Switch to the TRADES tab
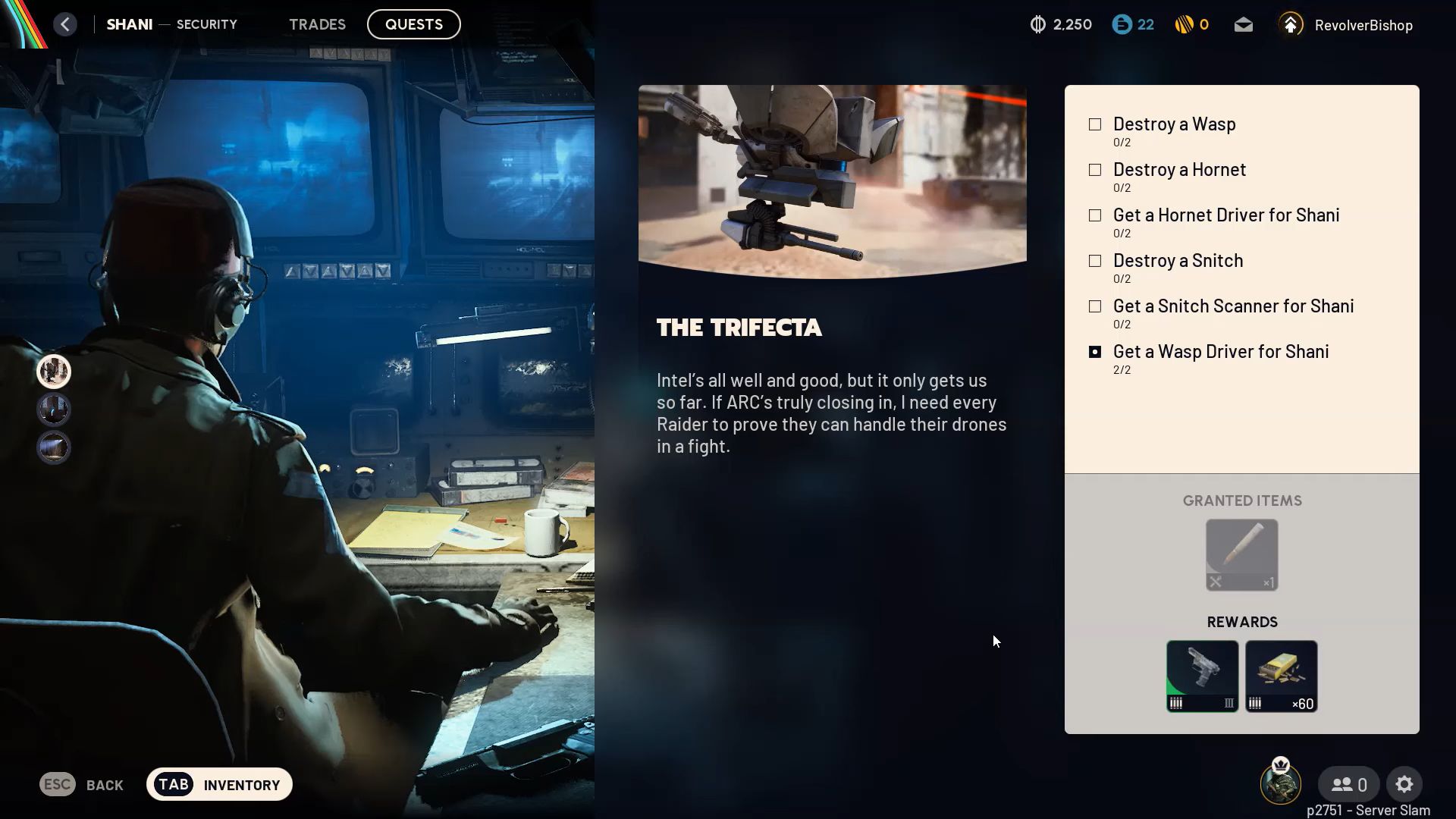 pos(317,24)
